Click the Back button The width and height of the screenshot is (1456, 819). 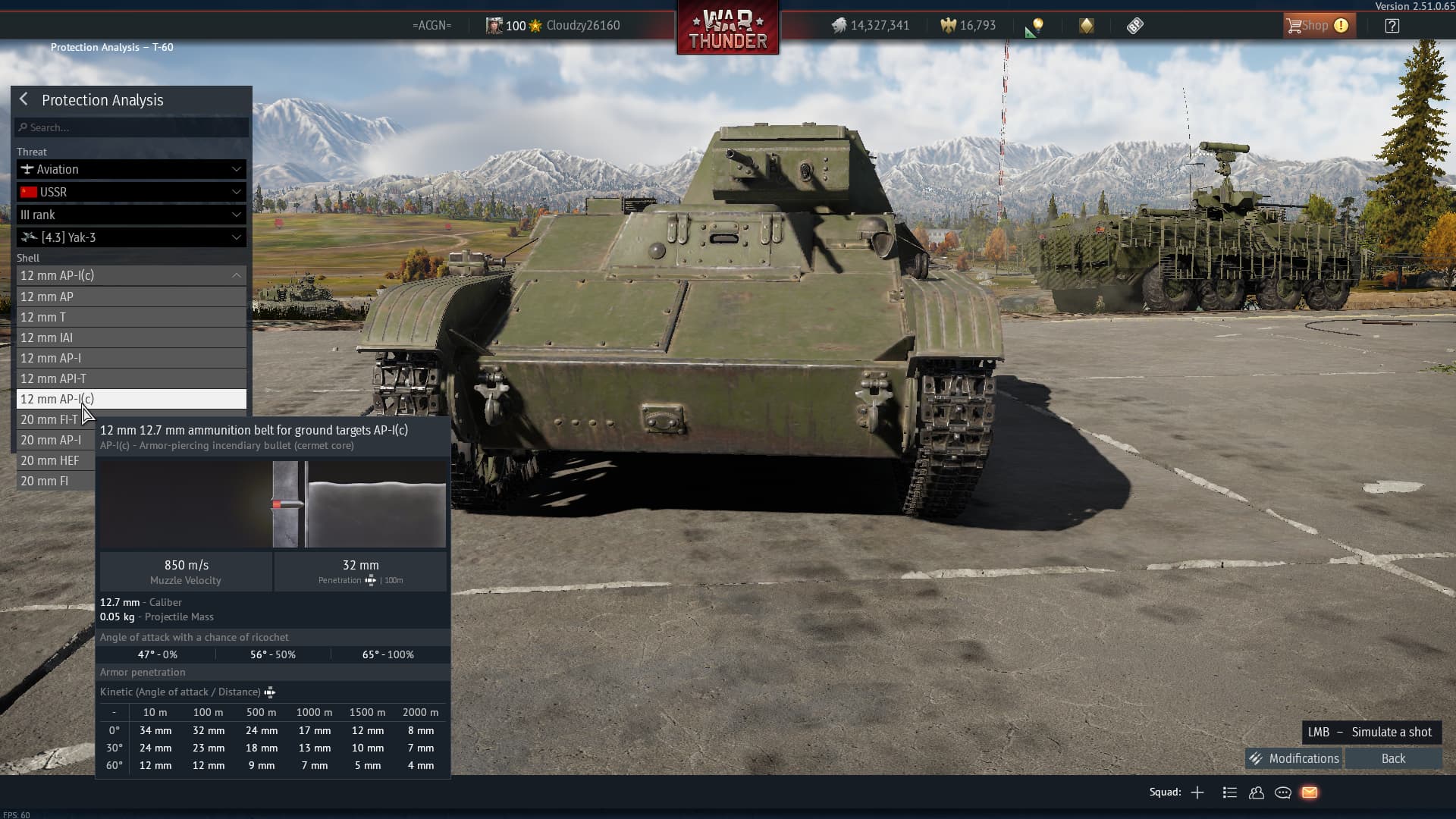click(1393, 758)
